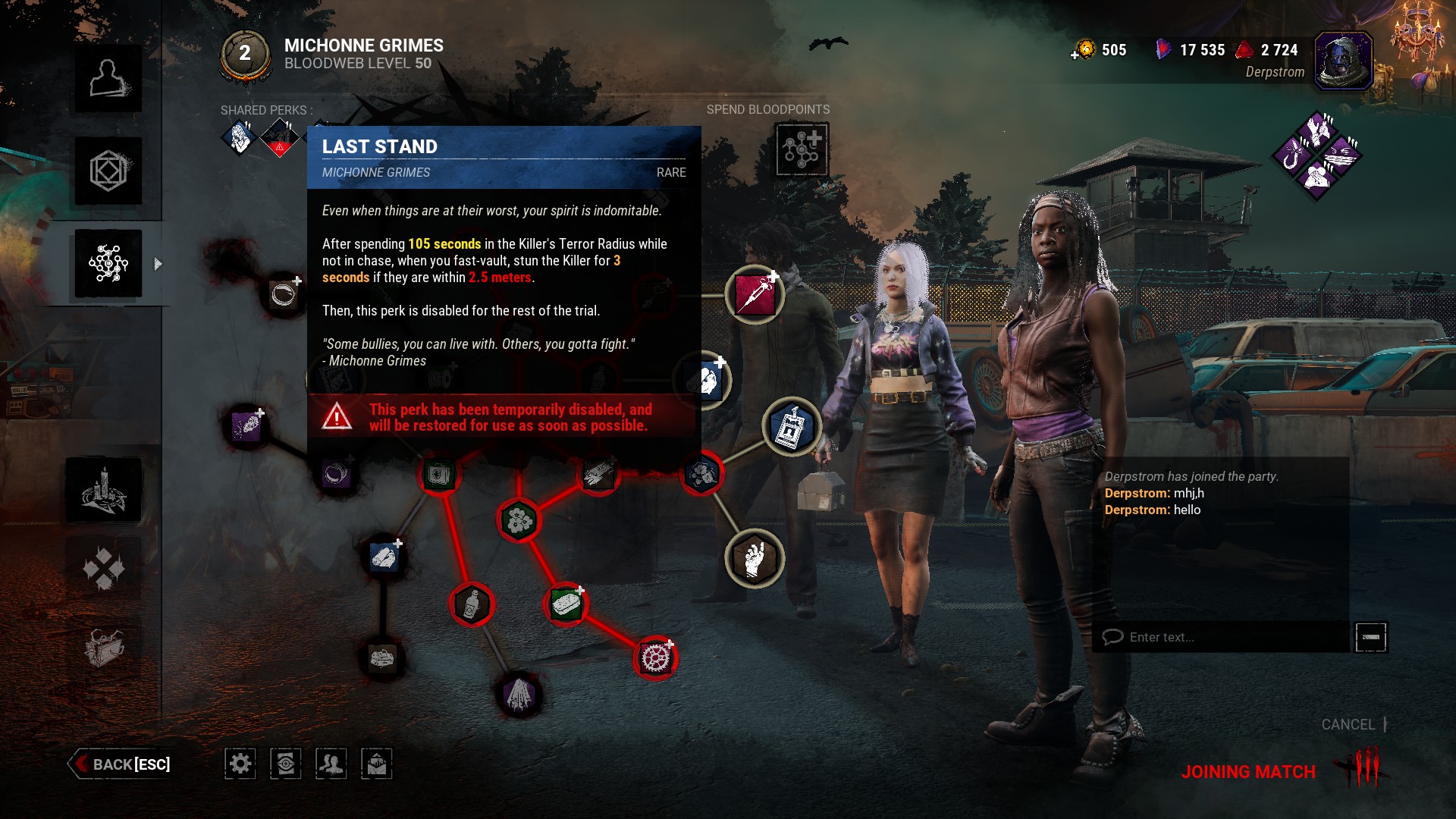Open the character selection silhouette tab

(x=108, y=78)
